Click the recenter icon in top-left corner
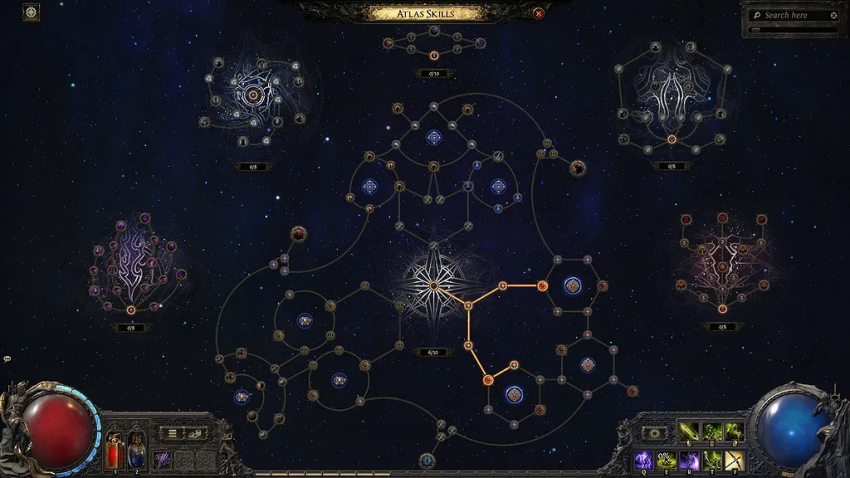The image size is (850, 478). coord(32,13)
